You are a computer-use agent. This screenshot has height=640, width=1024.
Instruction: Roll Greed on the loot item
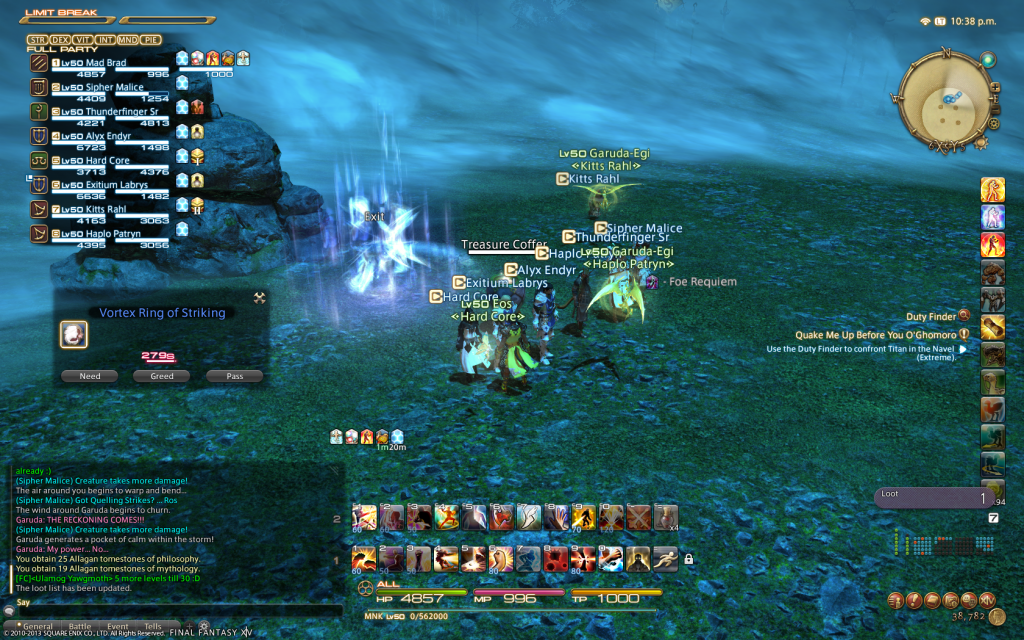pos(162,376)
